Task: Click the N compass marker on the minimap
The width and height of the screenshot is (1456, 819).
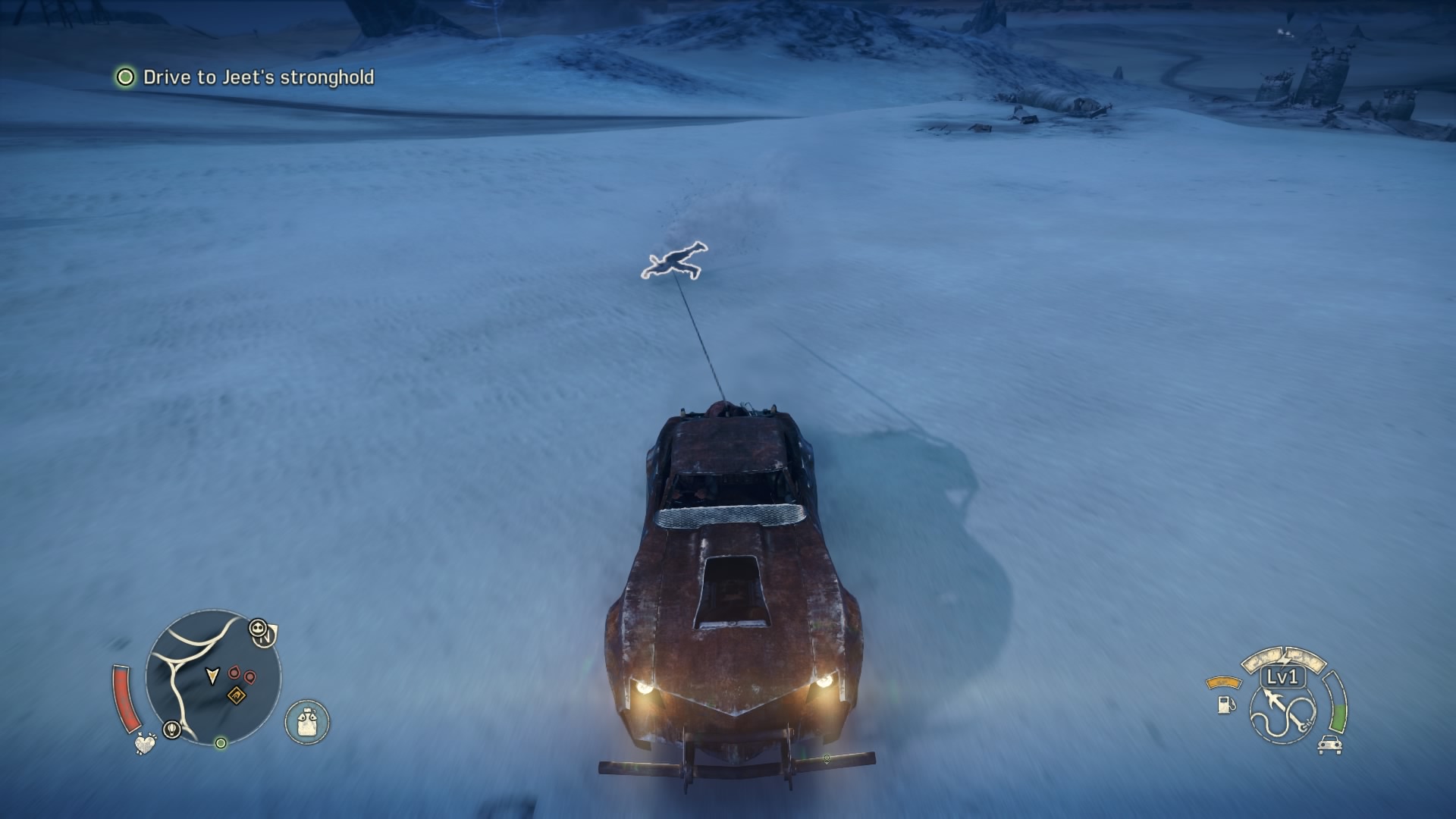Action: click(265, 639)
